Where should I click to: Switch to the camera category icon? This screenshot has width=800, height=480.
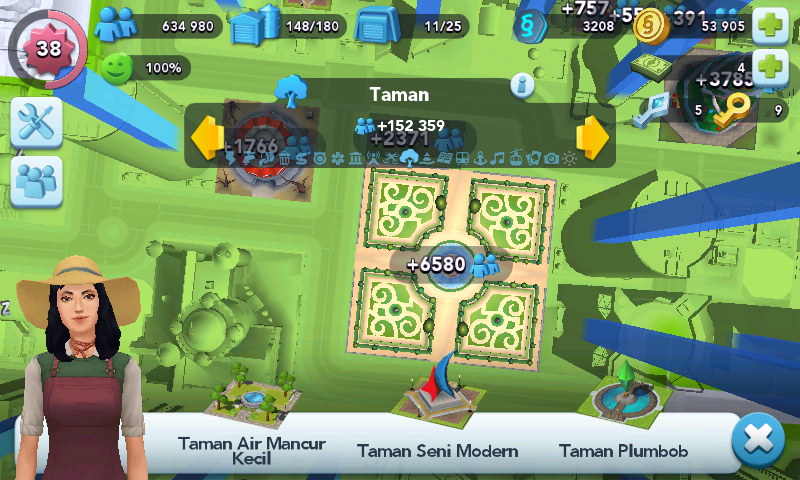pyautogui.click(x=550, y=158)
